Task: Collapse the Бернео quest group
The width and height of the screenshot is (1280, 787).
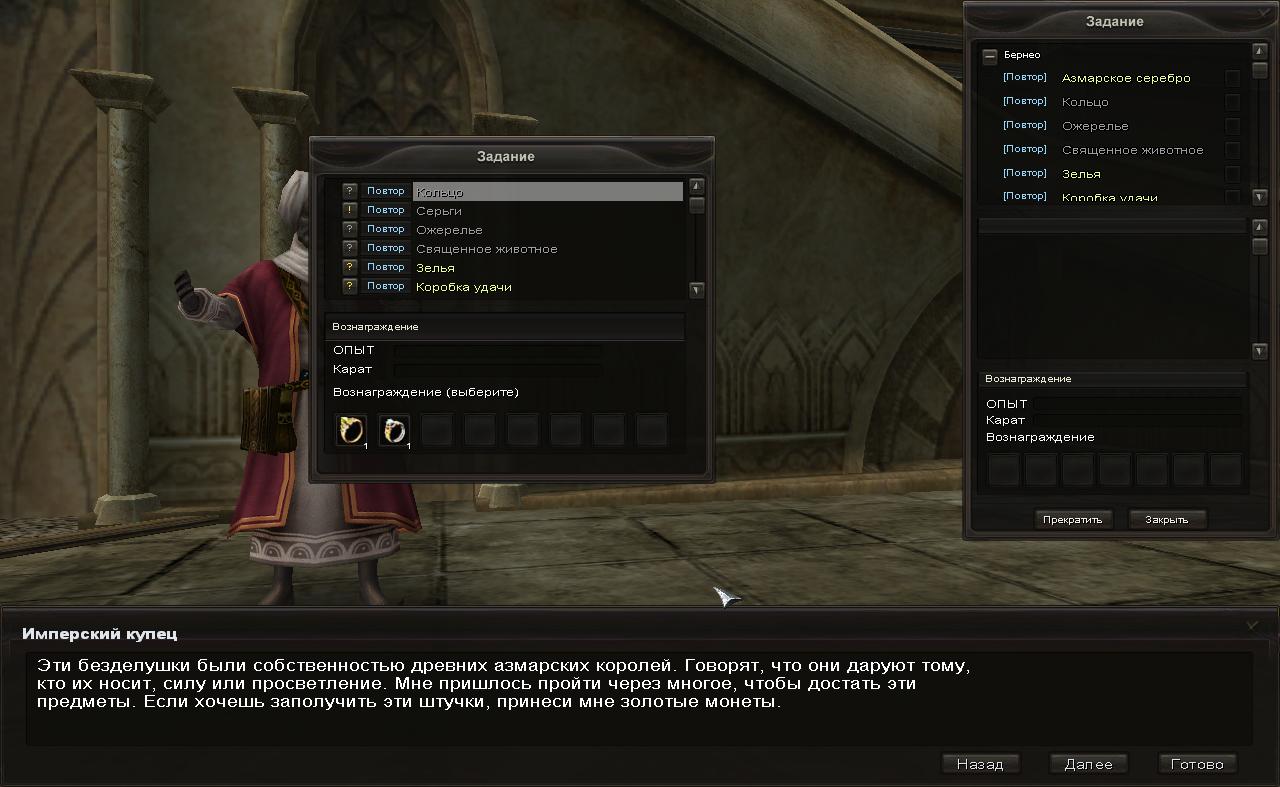Action: pos(990,56)
